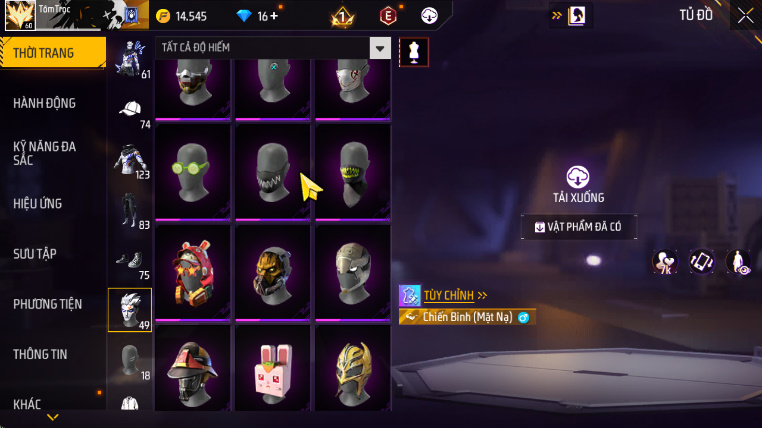Show the THÔNG TIN section

41,354
